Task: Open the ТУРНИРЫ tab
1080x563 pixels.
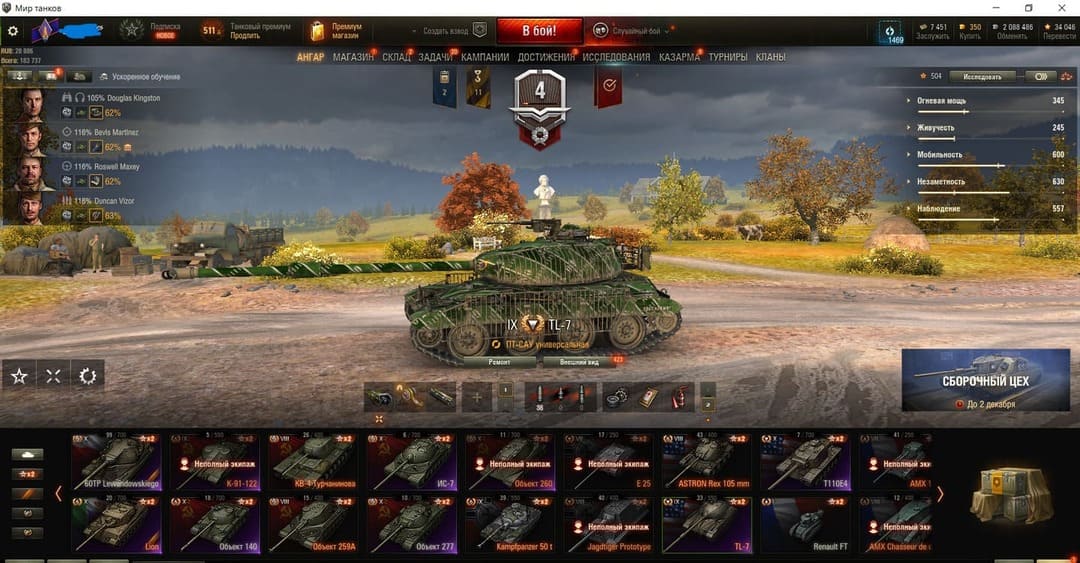Action: point(728,57)
